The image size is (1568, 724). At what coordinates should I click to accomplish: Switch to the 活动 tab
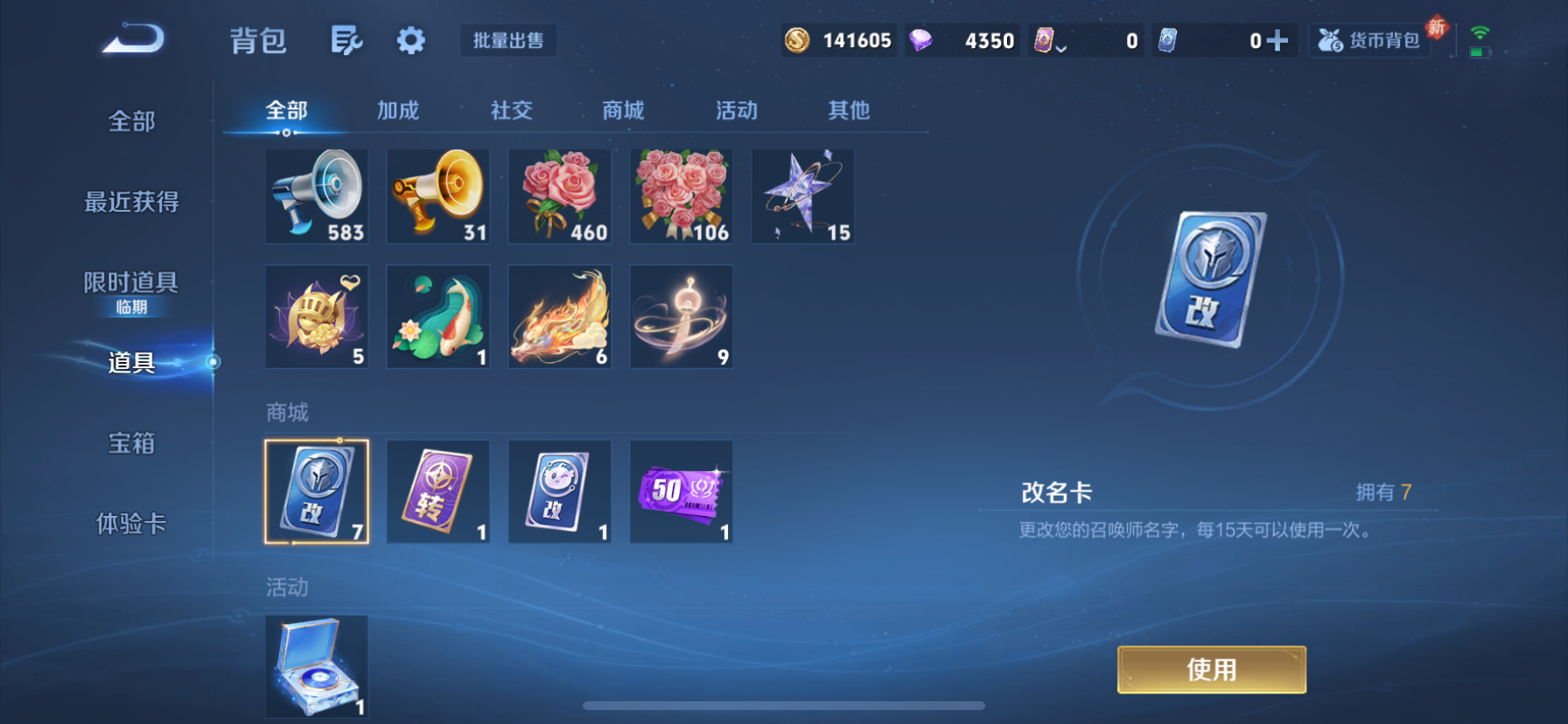click(735, 110)
